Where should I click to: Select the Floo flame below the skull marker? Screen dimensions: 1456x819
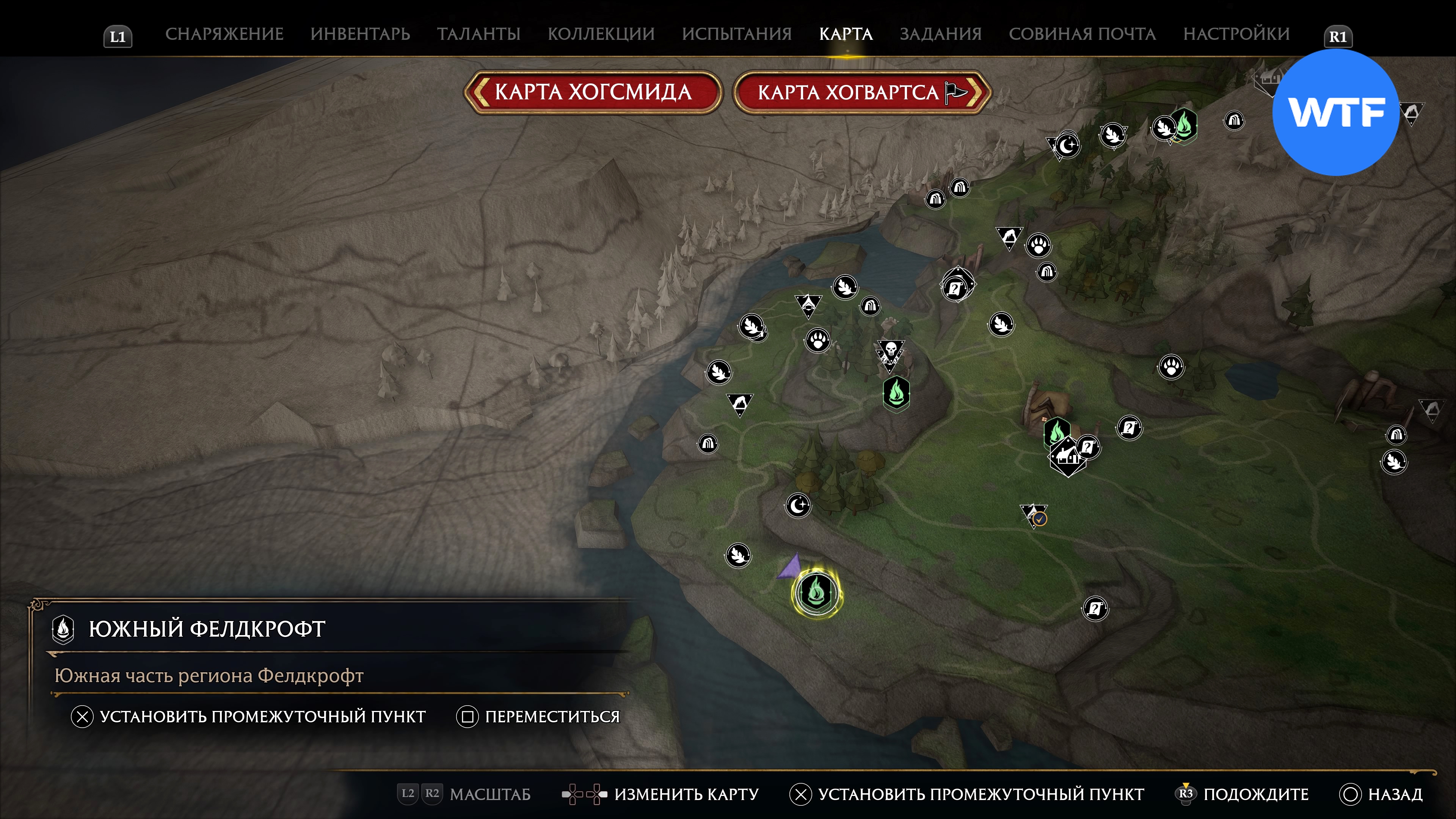896,392
